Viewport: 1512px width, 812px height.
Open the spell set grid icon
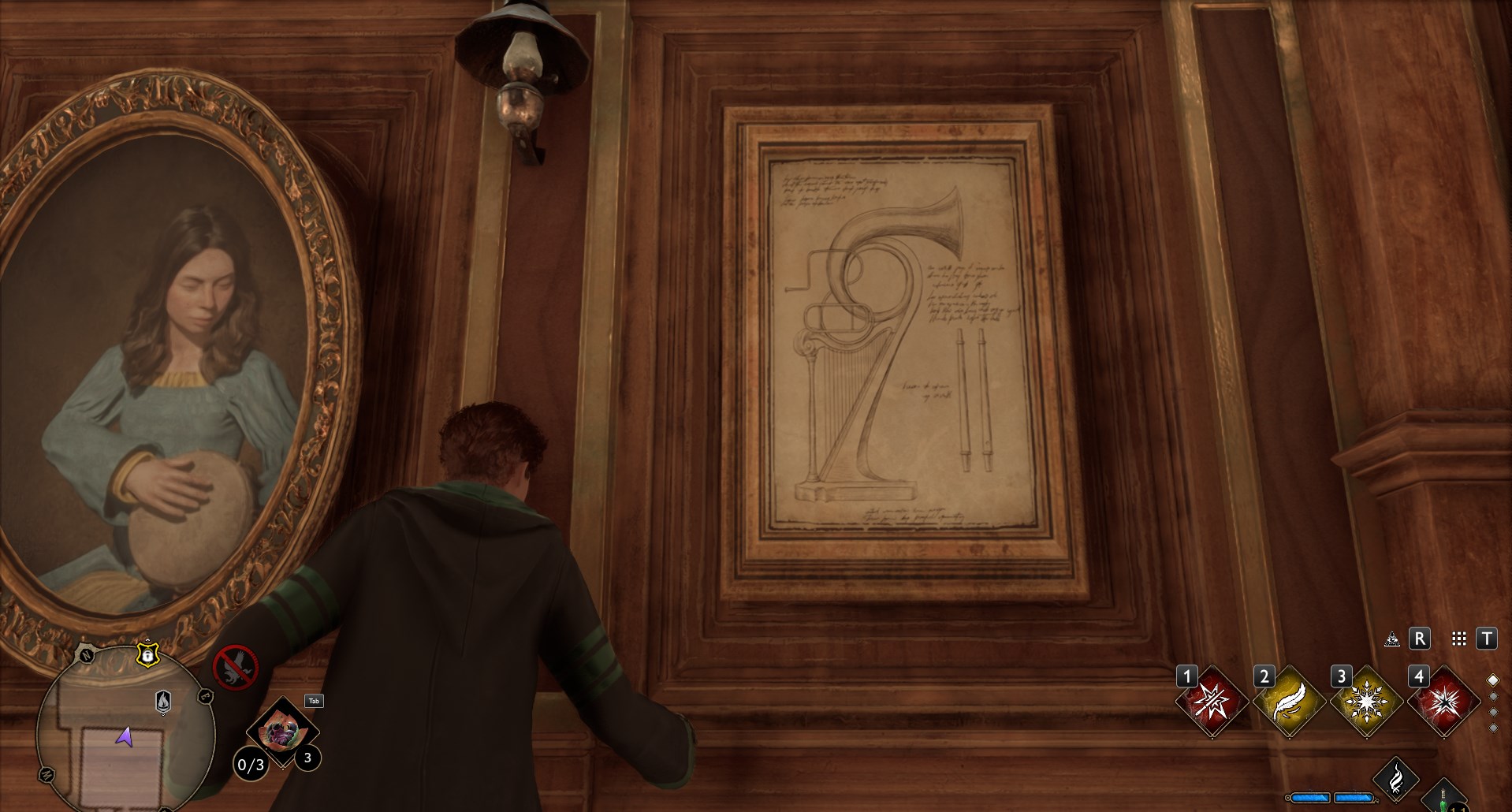[x=1459, y=639]
